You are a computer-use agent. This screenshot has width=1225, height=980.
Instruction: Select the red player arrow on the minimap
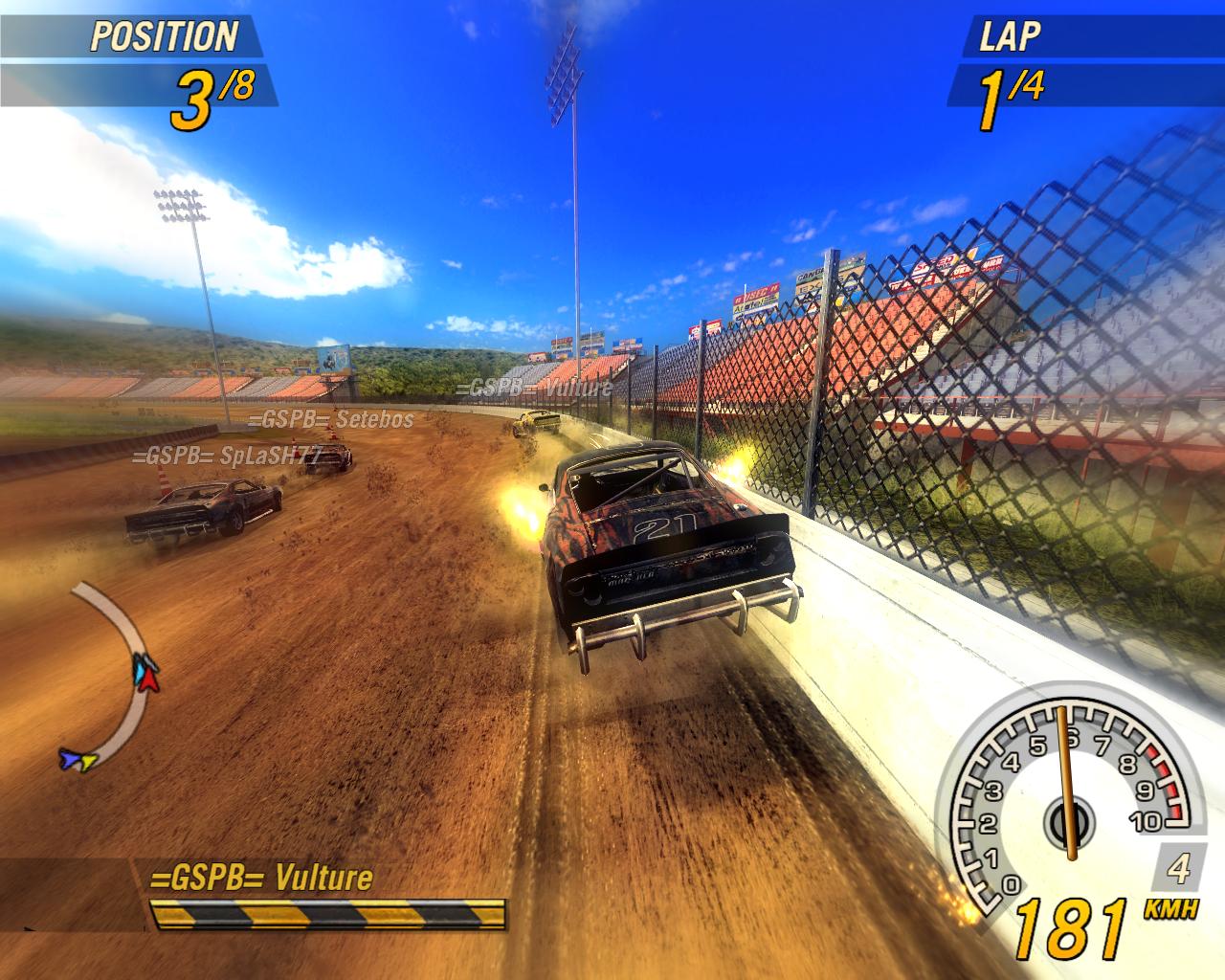point(147,678)
